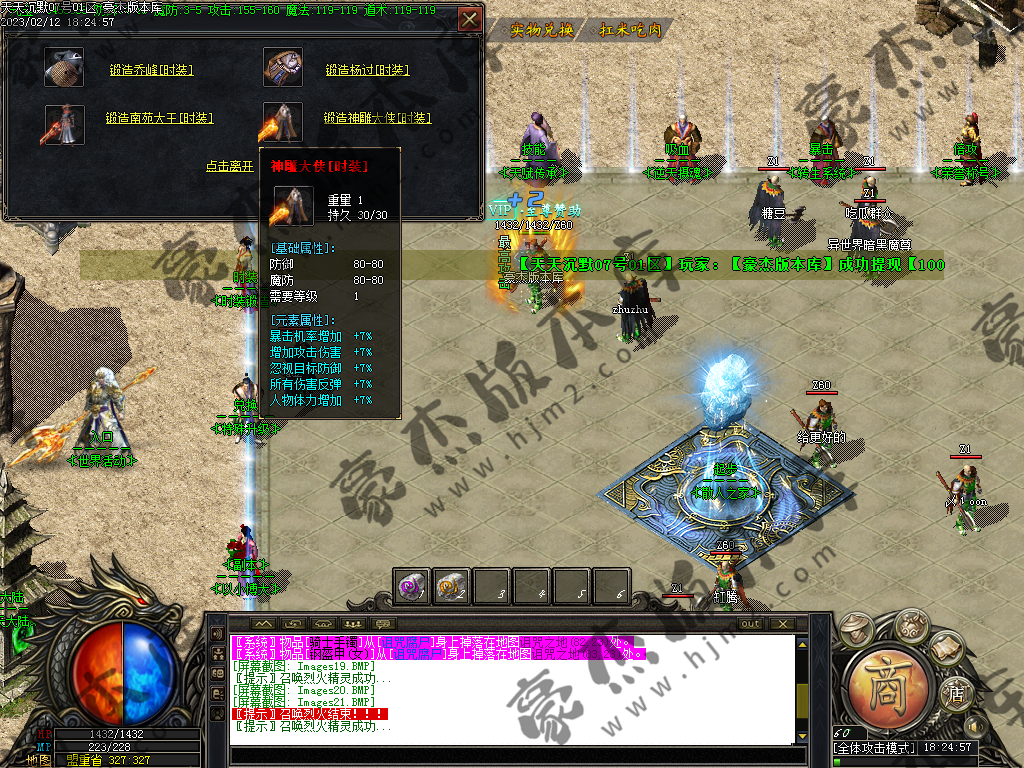
Task: Choose 锻造杨过[时装] forging option
Action: [367, 70]
